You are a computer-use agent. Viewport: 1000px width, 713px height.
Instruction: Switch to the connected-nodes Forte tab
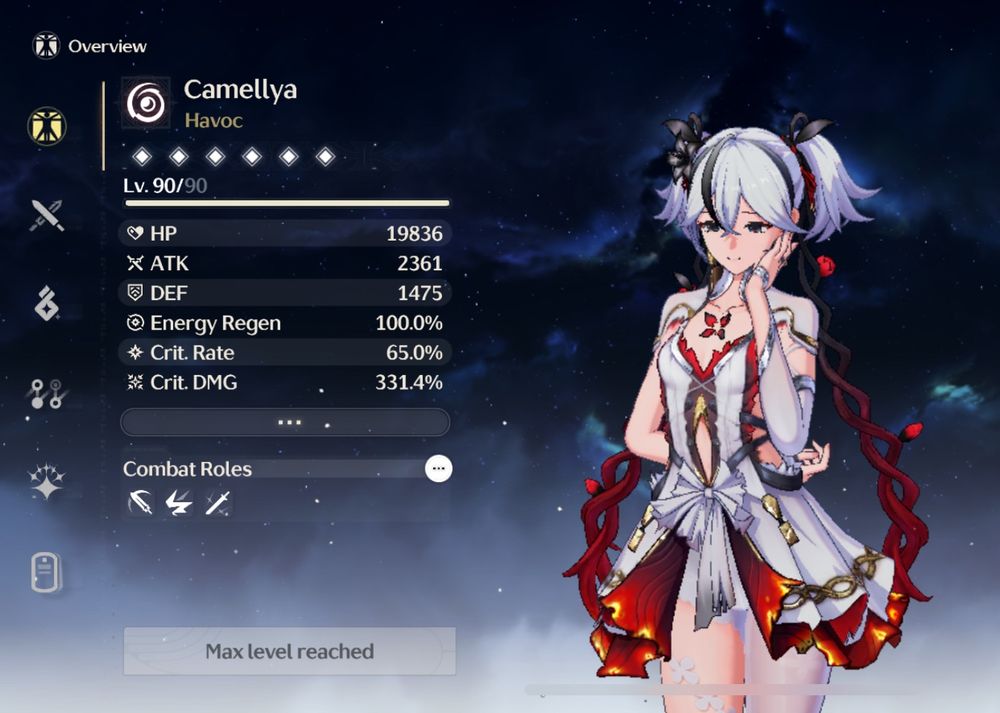pos(47,393)
